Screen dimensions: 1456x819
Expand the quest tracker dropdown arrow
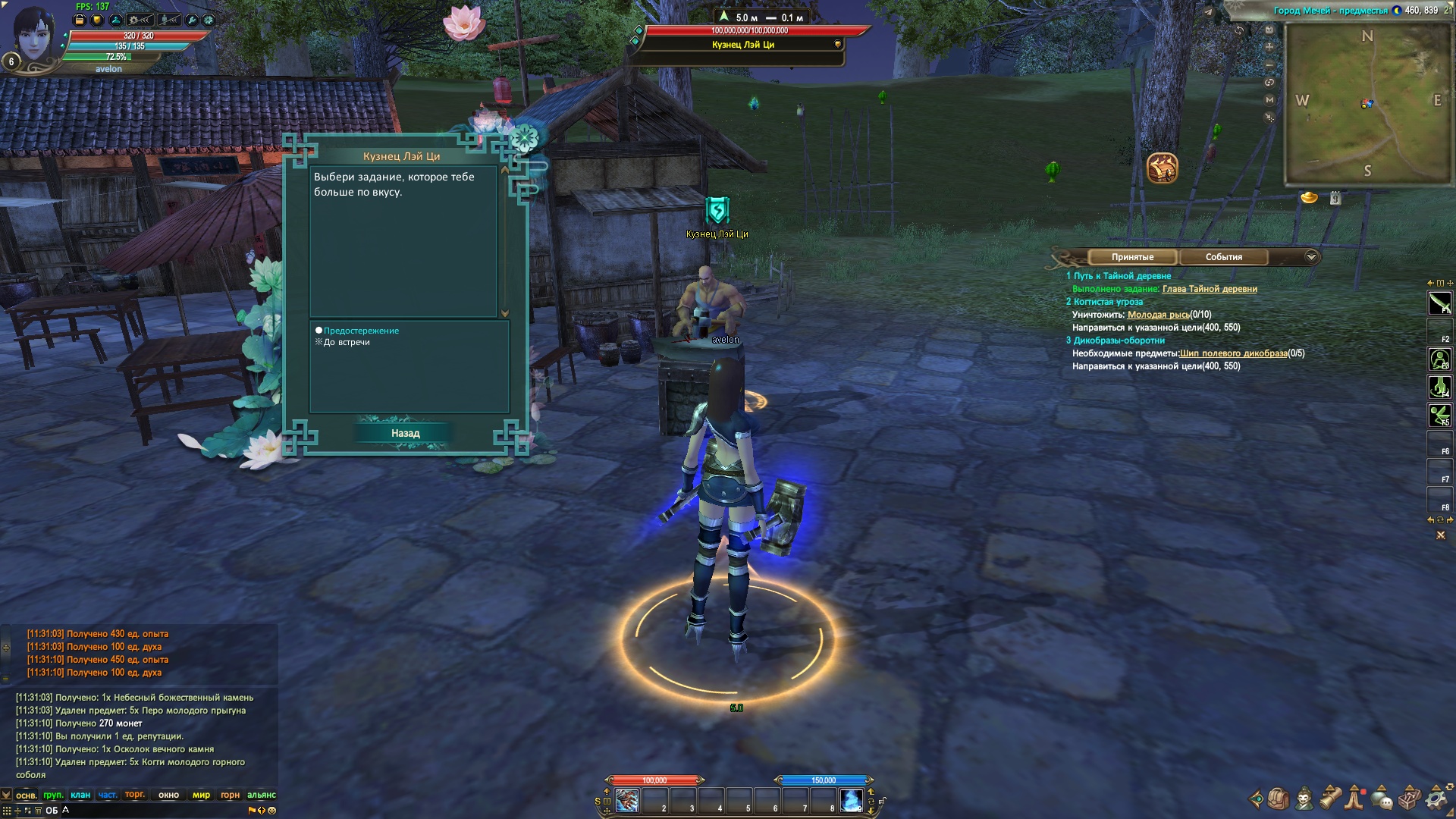click(1311, 257)
